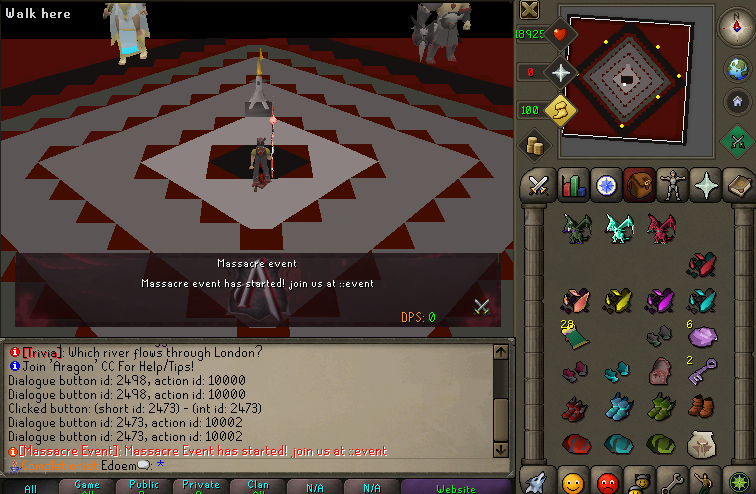756x494 pixels.
Task: Click the home teleport orb
Action: pos(738,101)
